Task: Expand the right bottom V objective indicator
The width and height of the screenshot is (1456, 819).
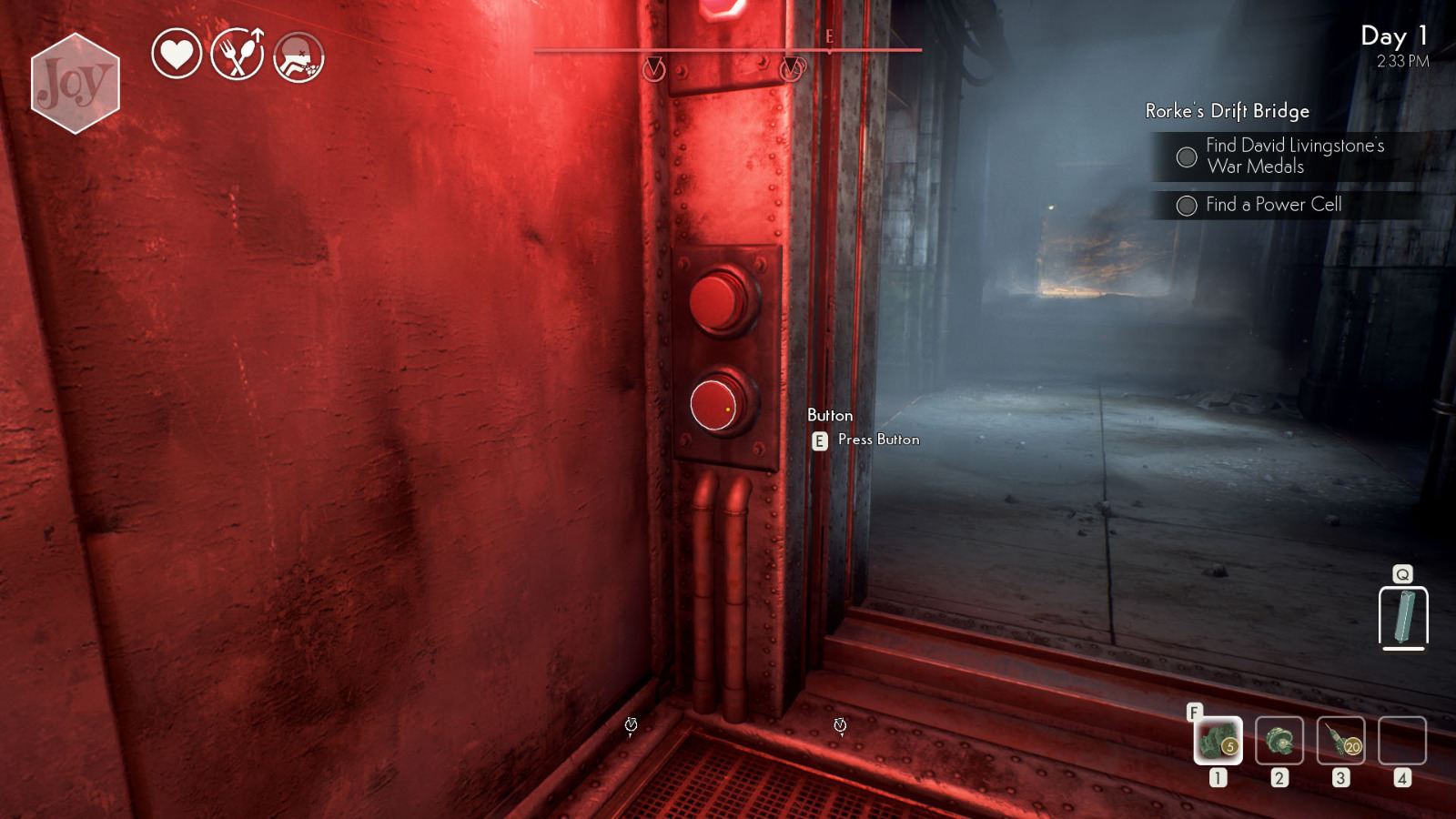Action: click(x=842, y=724)
